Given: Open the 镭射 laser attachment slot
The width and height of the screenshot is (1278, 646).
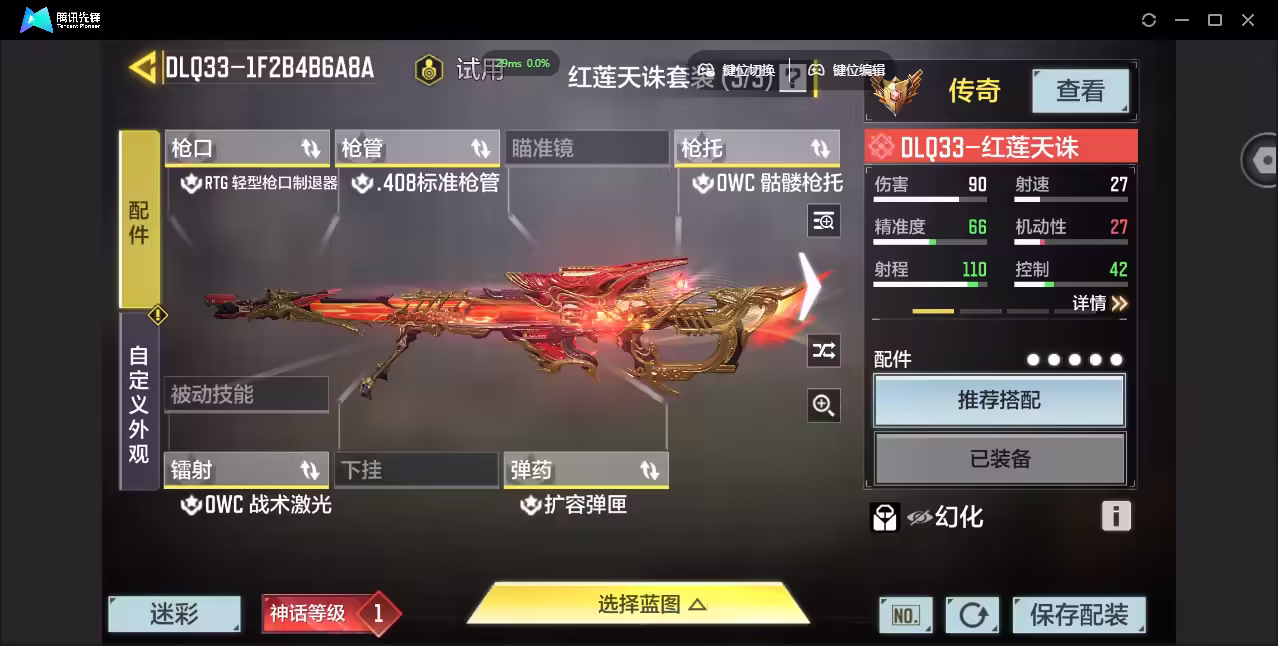Looking at the screenshot, I should [x=246, y=470].
